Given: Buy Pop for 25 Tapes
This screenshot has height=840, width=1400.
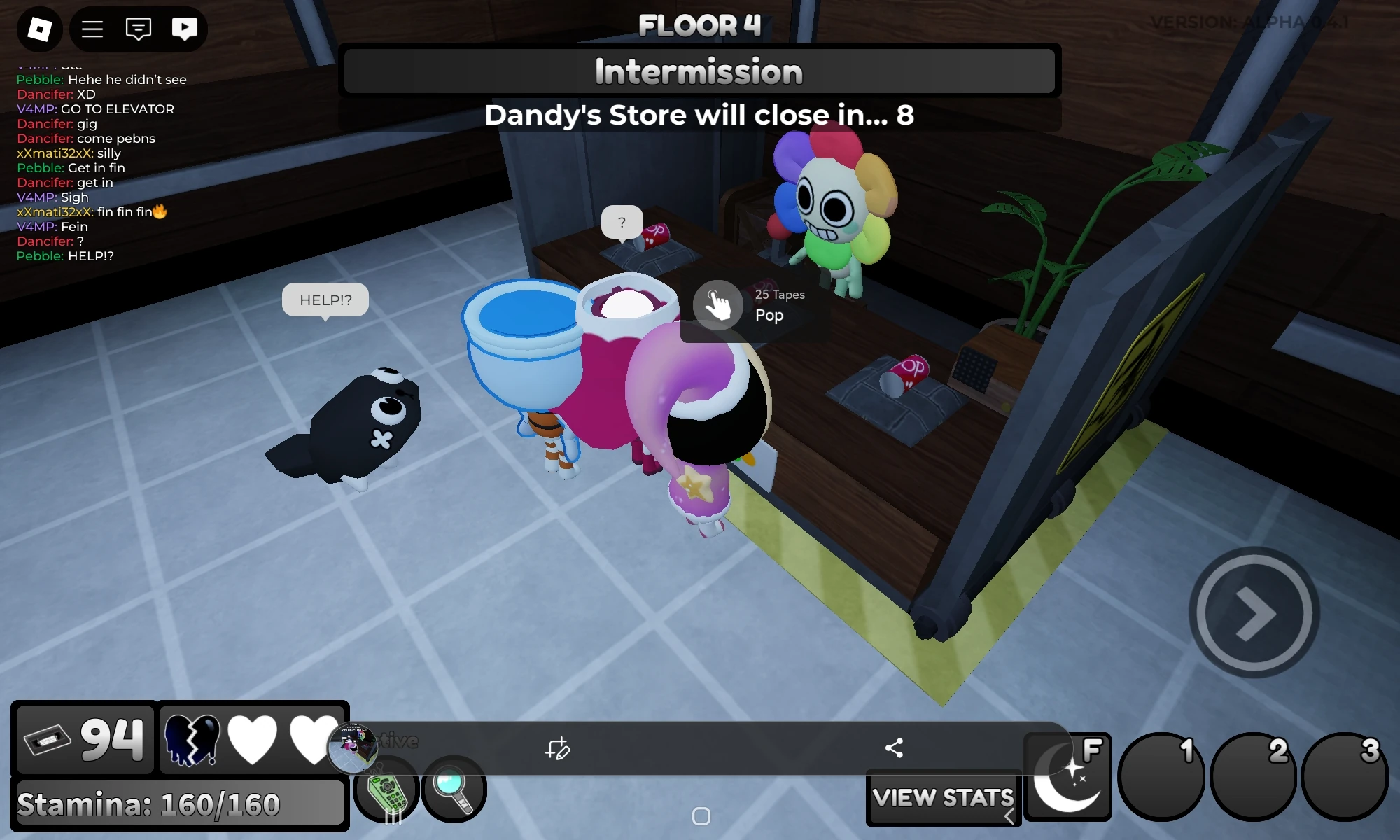Looking at the screenshot, I should pos(717,304).
